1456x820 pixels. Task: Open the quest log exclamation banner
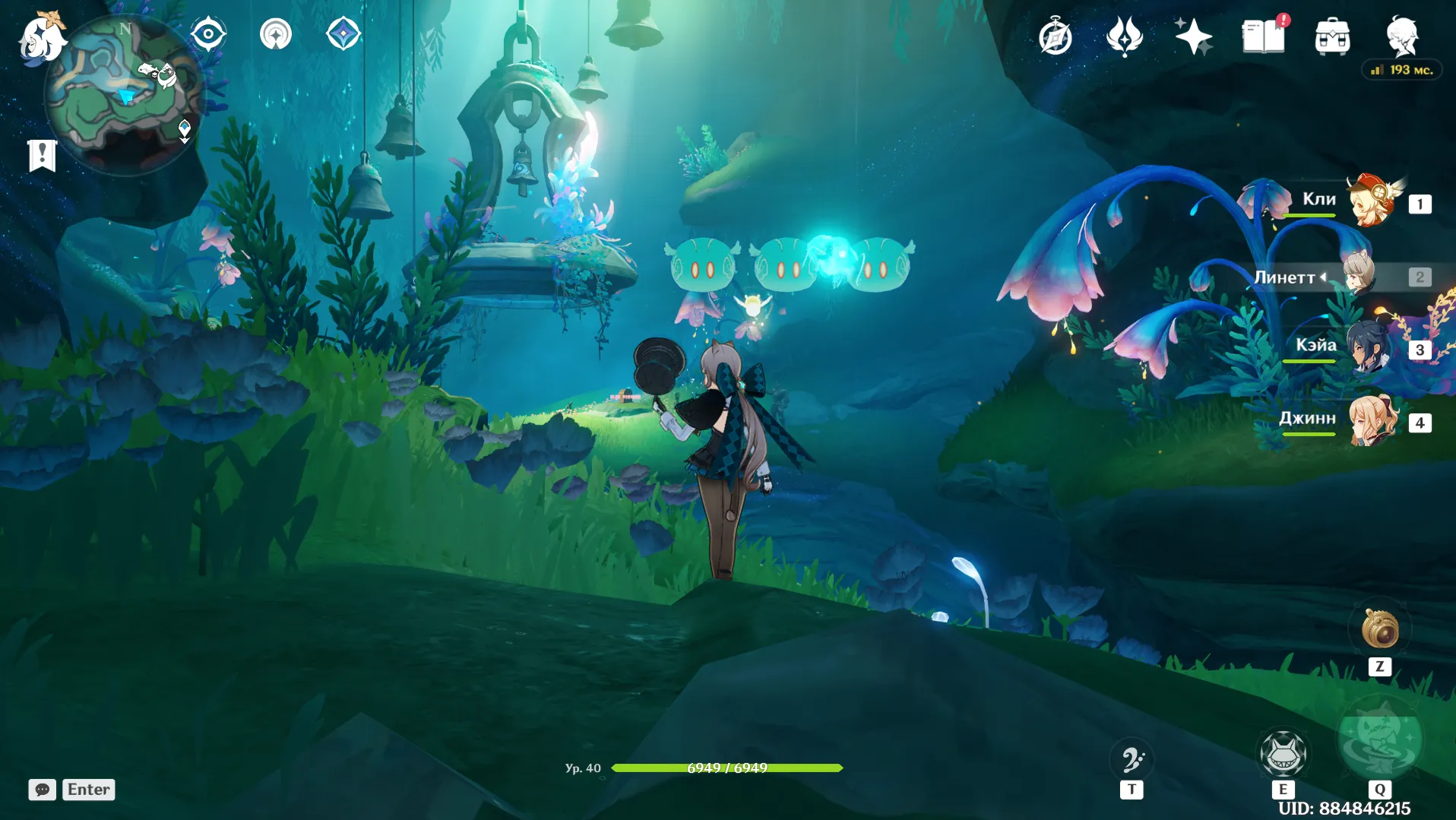click(x=43, y=155)
